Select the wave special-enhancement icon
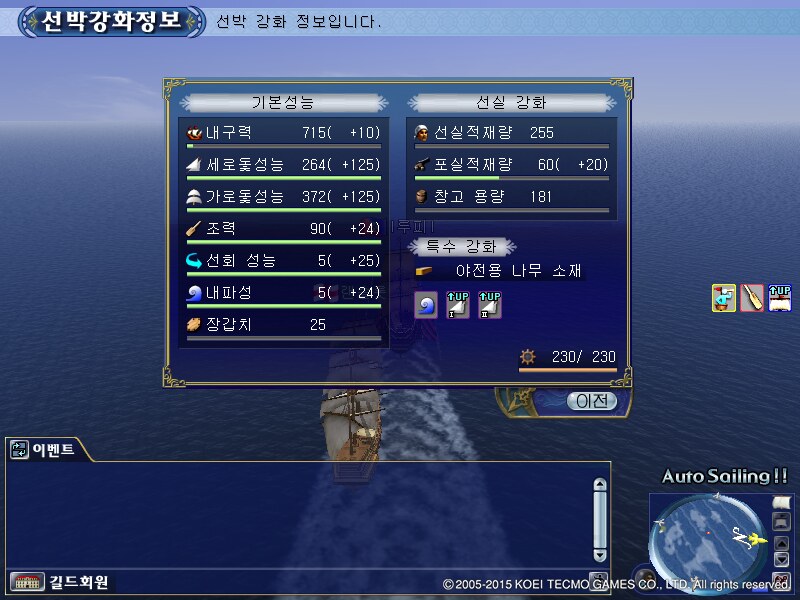 pos(426,305)
